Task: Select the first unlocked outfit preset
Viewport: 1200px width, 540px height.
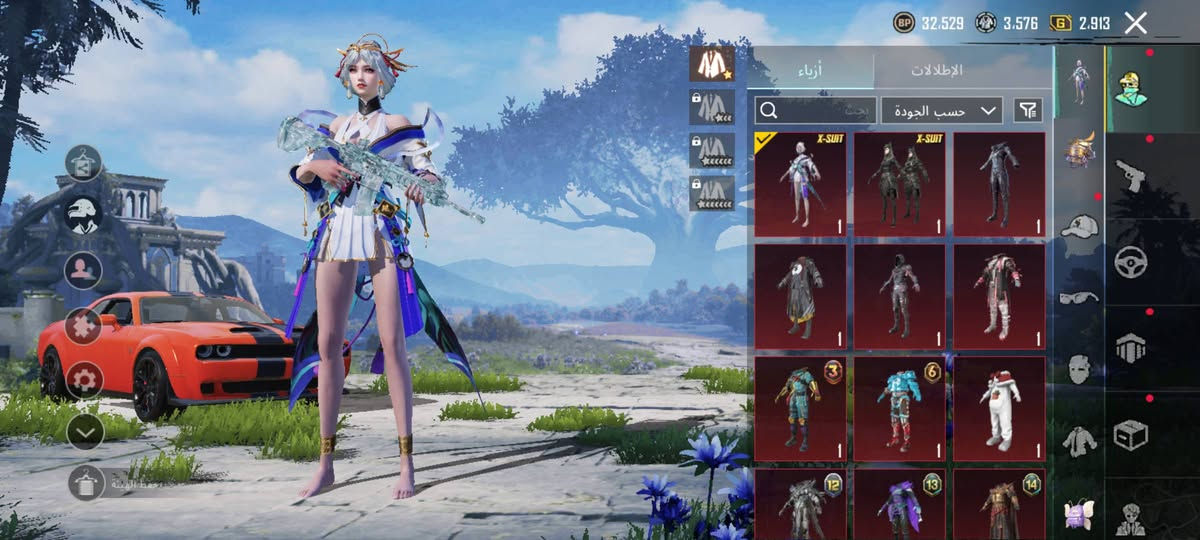Action: pos(712,65)
